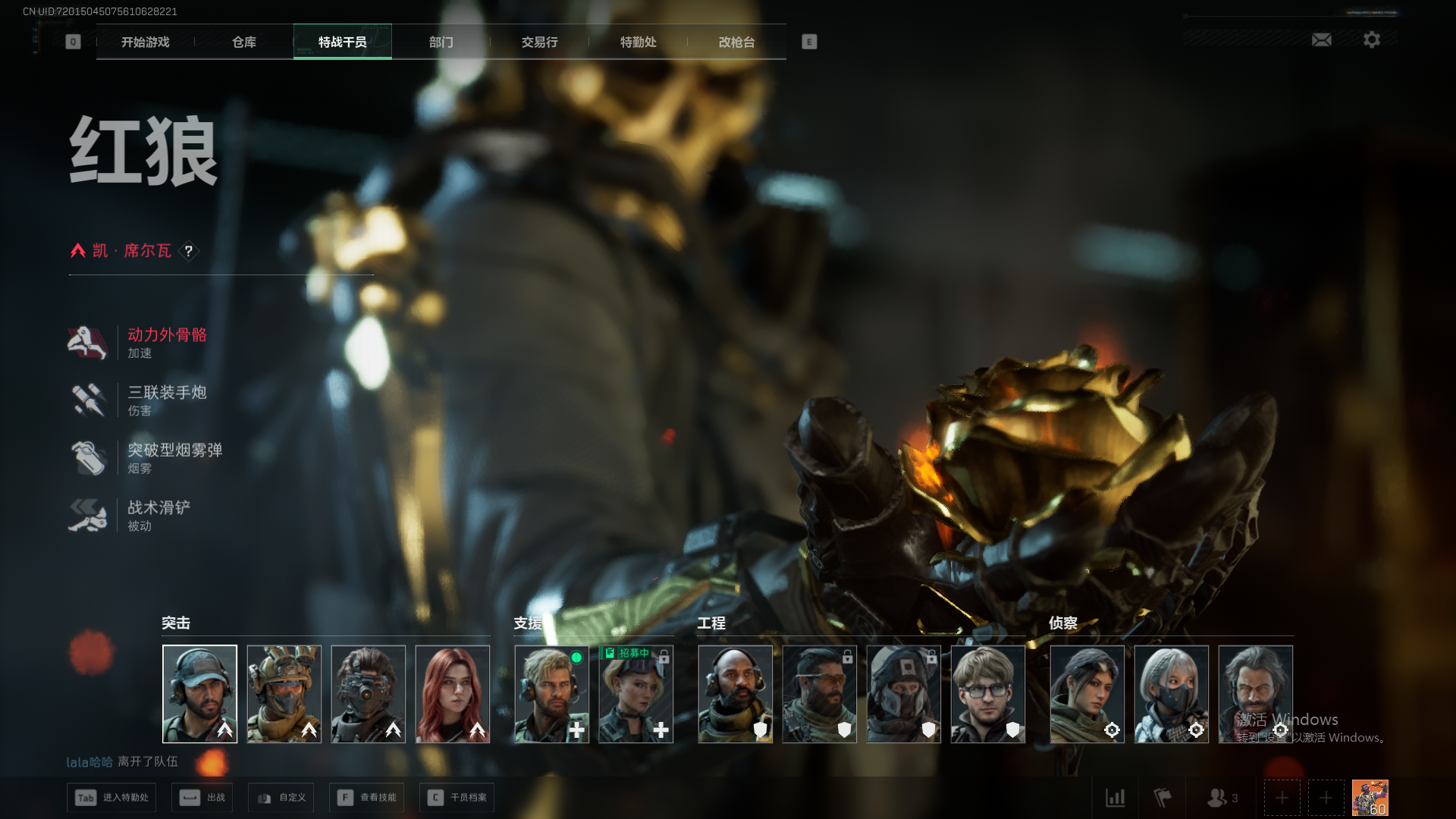Choose the 三联装手炮 skill

[x=166, y=400]
